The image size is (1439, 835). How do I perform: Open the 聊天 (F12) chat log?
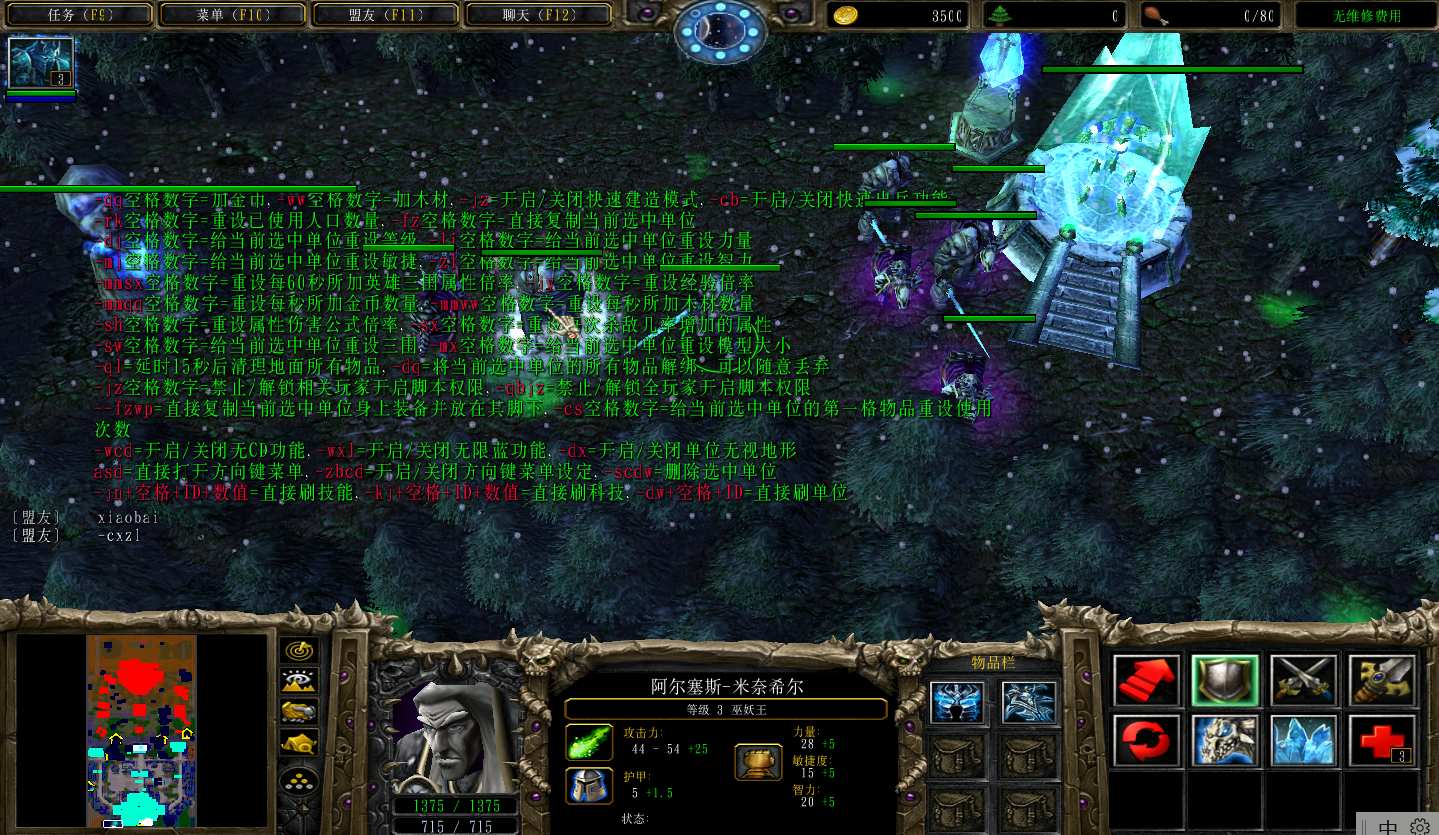(539, 15)
